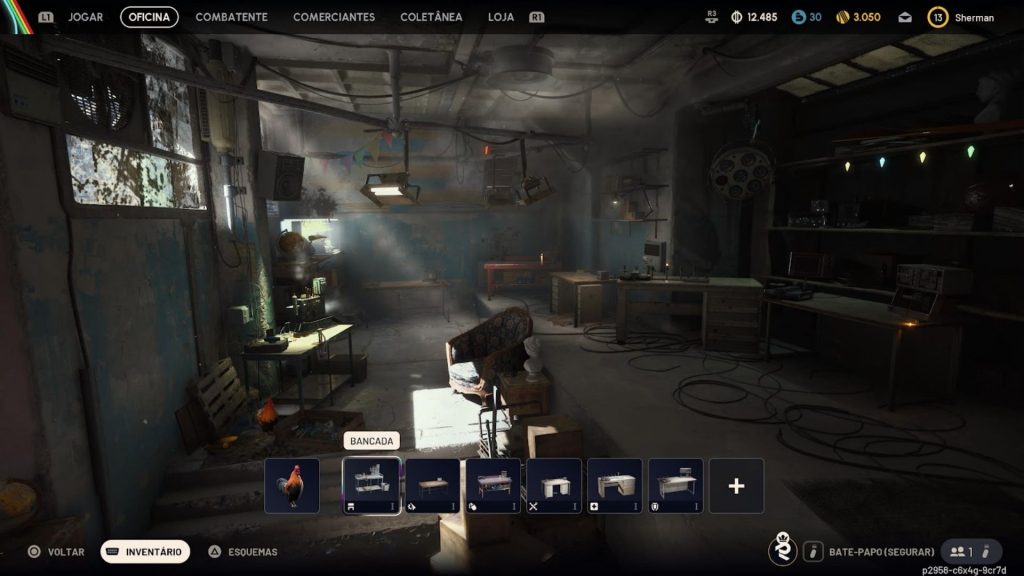Viewport: 1024px width, 576px height.
Task: Select the rooster slot
Action: click(x=292, y=486)
